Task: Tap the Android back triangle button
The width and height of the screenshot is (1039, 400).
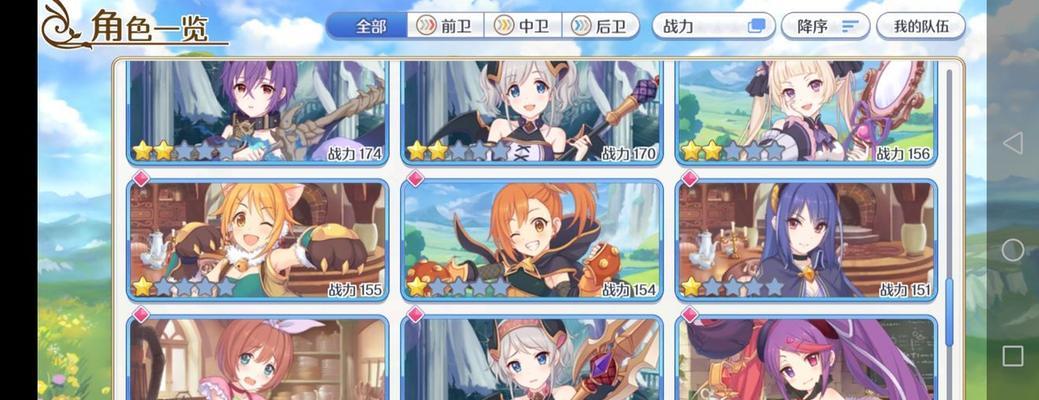Action: (x=1012, y=143)
